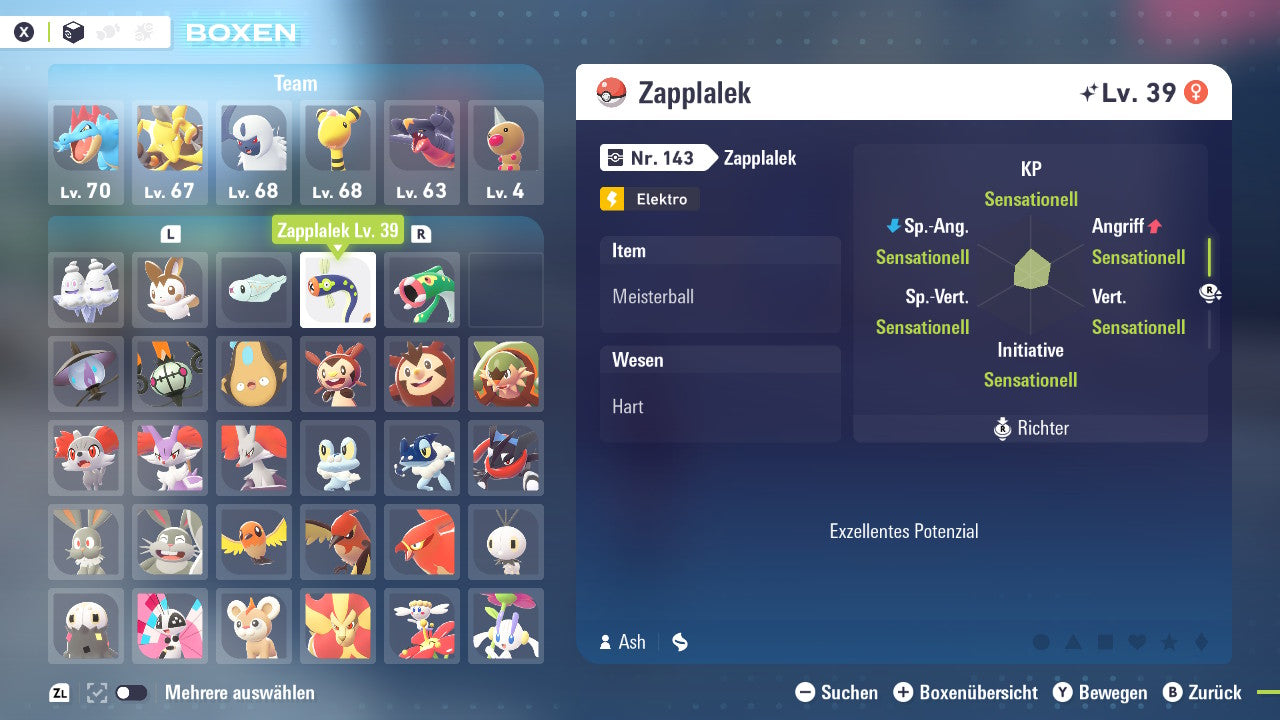Open the grayed-out Pokémon tab up top

(107, 31)
